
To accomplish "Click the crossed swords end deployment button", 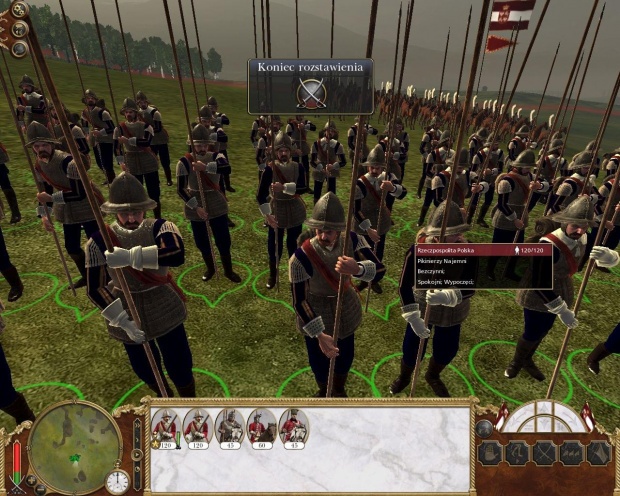I will tap(311, 93).
